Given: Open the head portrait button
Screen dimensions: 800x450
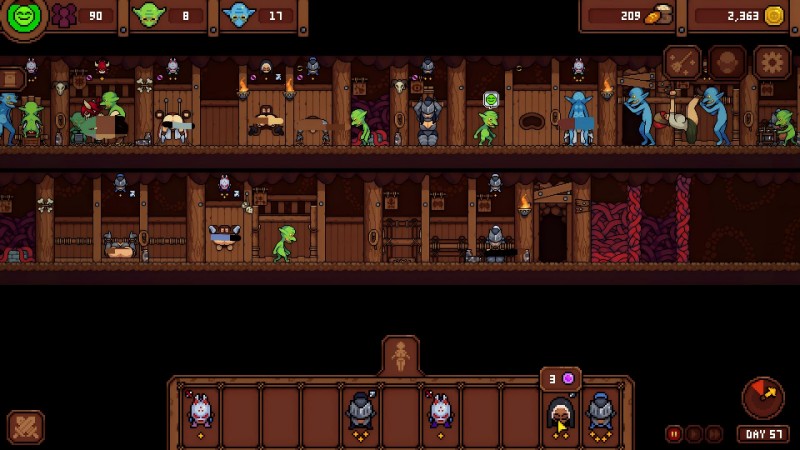Looking at the screenshot, I should click(727, 62).
